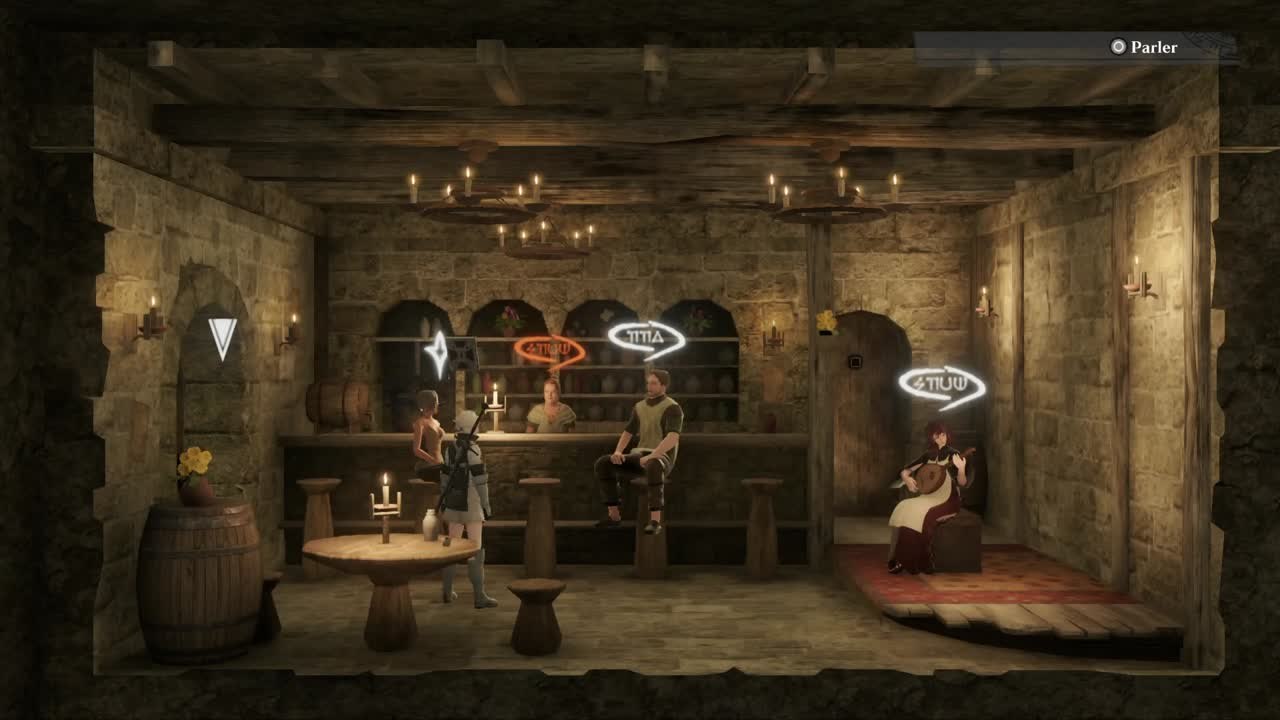Click the four-pointed star marker by the bar
This screenshot has width=1280, height=720.
pos(437,353)
